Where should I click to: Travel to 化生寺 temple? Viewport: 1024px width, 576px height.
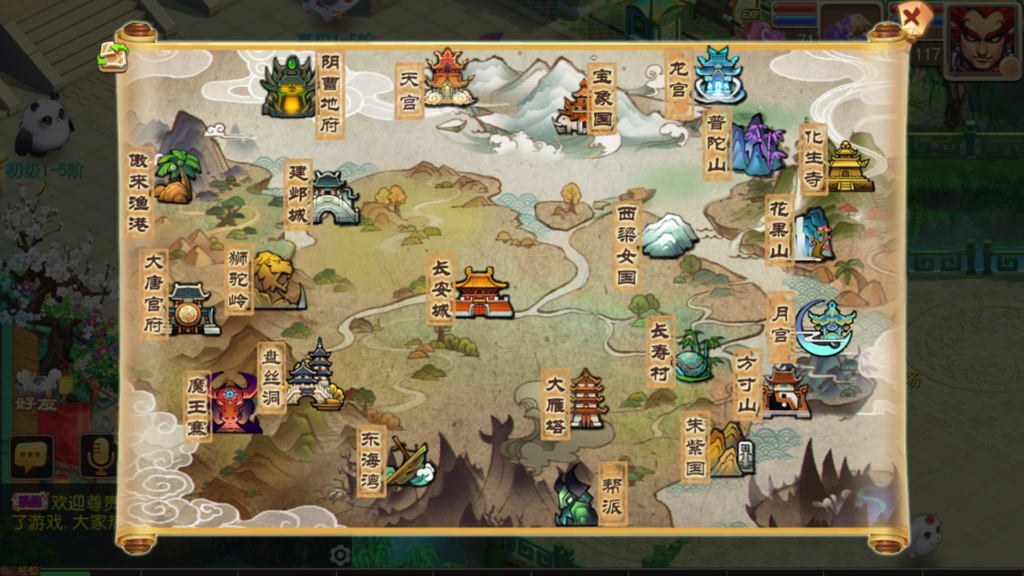pyautogui.click(x=848, y=166)
